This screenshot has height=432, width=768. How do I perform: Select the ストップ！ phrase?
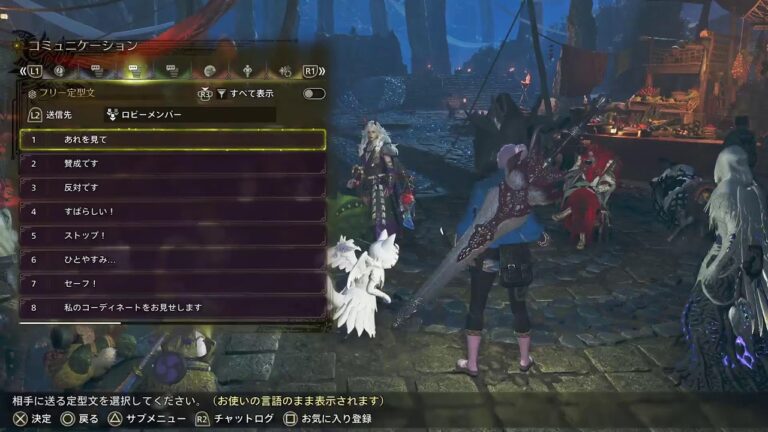coord(172,236)
